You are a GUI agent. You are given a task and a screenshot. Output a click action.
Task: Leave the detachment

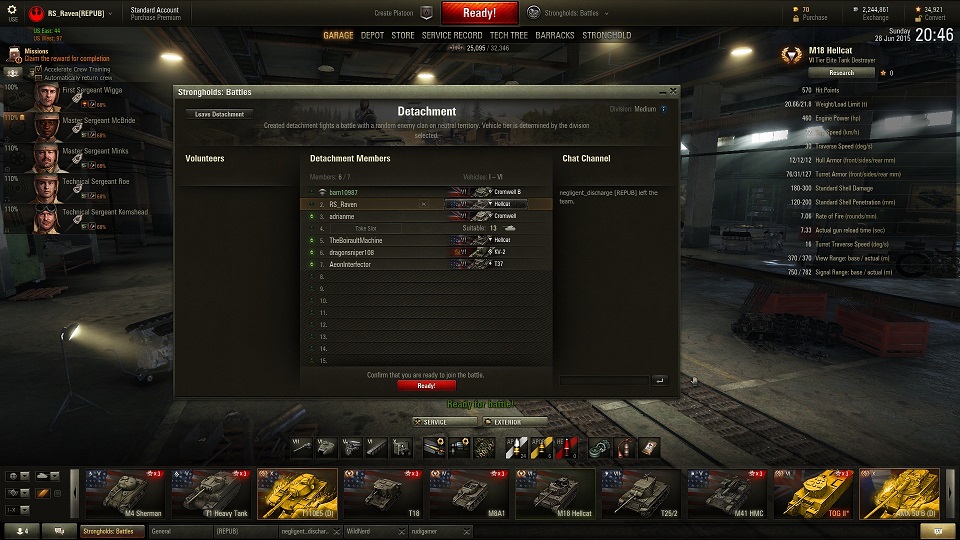219,114
